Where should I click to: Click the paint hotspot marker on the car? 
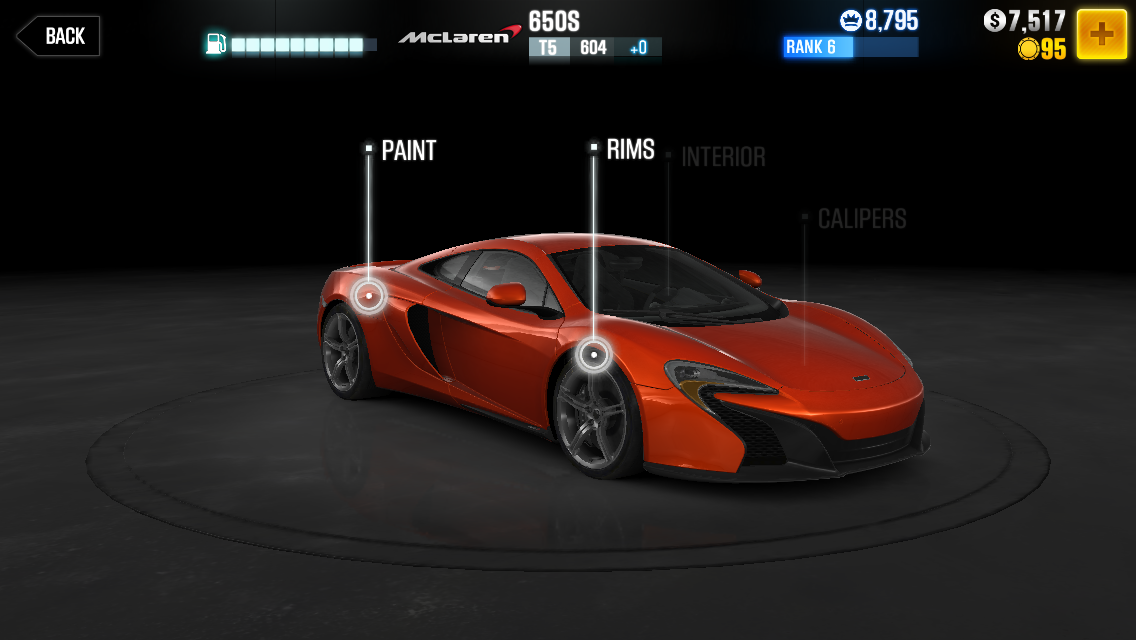click(369, 295)
